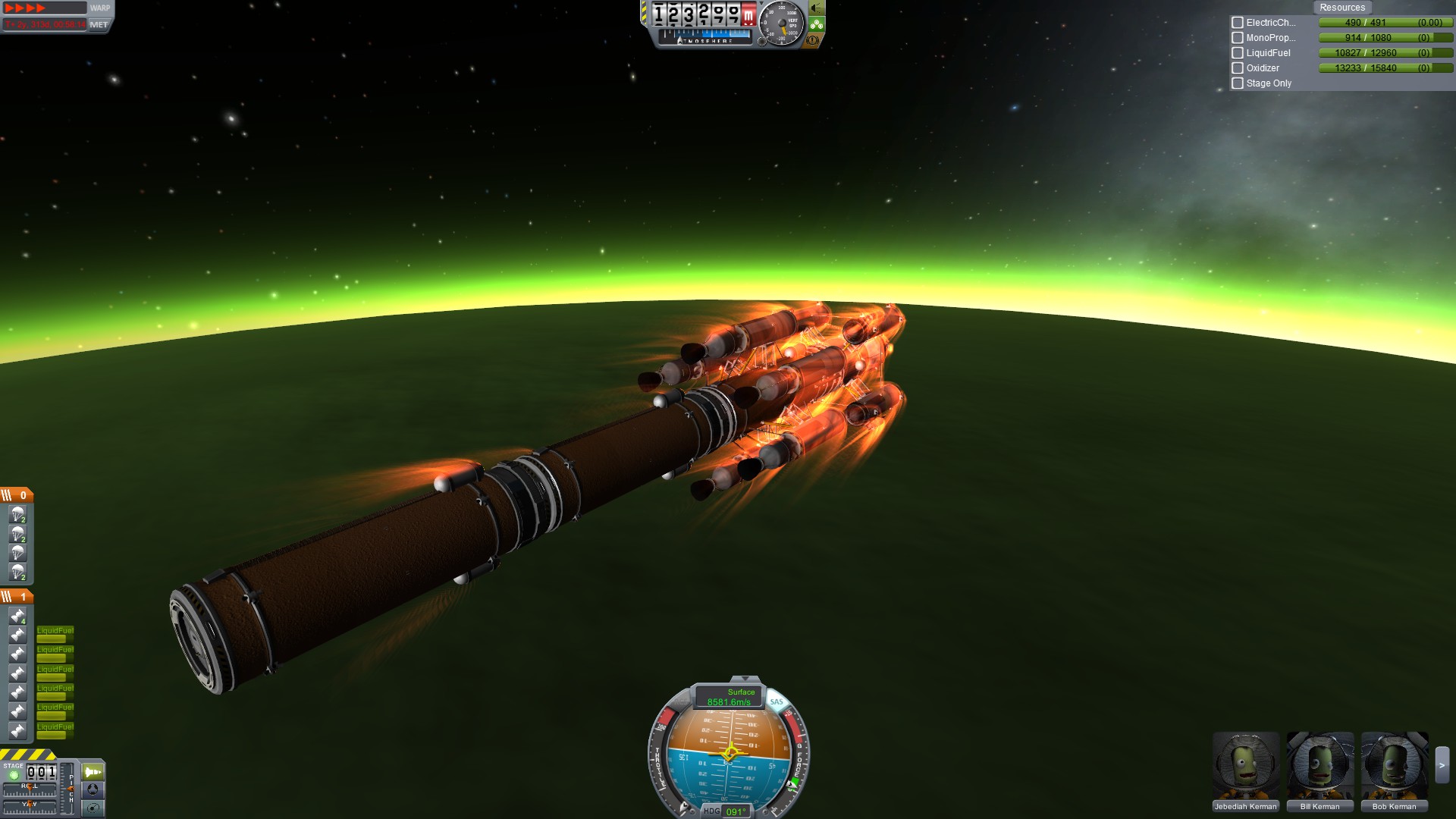Switch the Surface speed display mode

730,697
